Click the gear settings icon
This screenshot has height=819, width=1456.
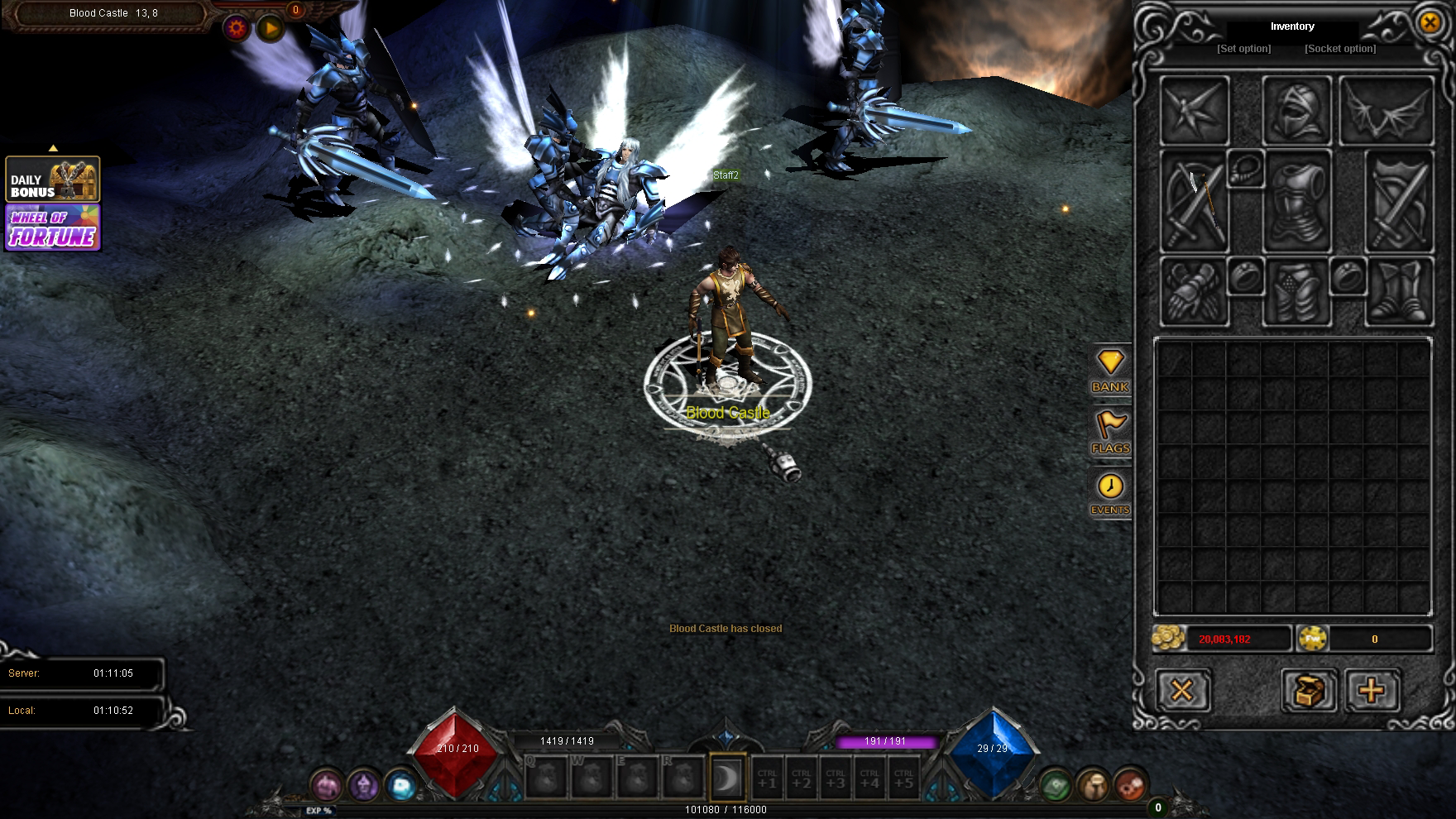point(237,29)
